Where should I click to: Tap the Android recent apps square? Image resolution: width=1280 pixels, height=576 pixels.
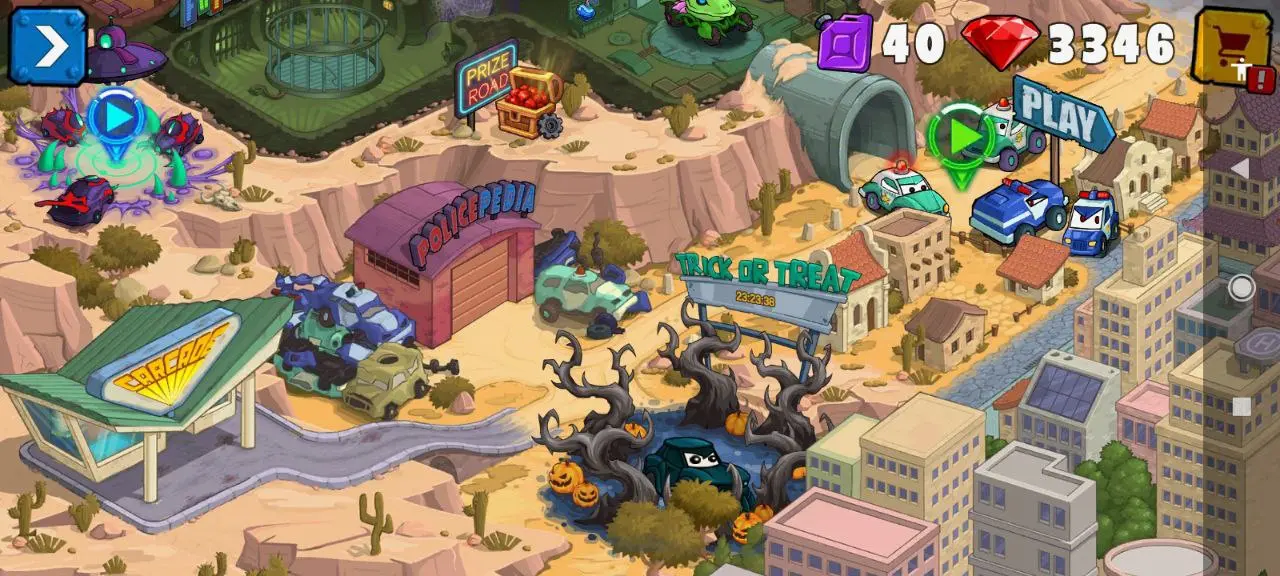point(1241,407)
